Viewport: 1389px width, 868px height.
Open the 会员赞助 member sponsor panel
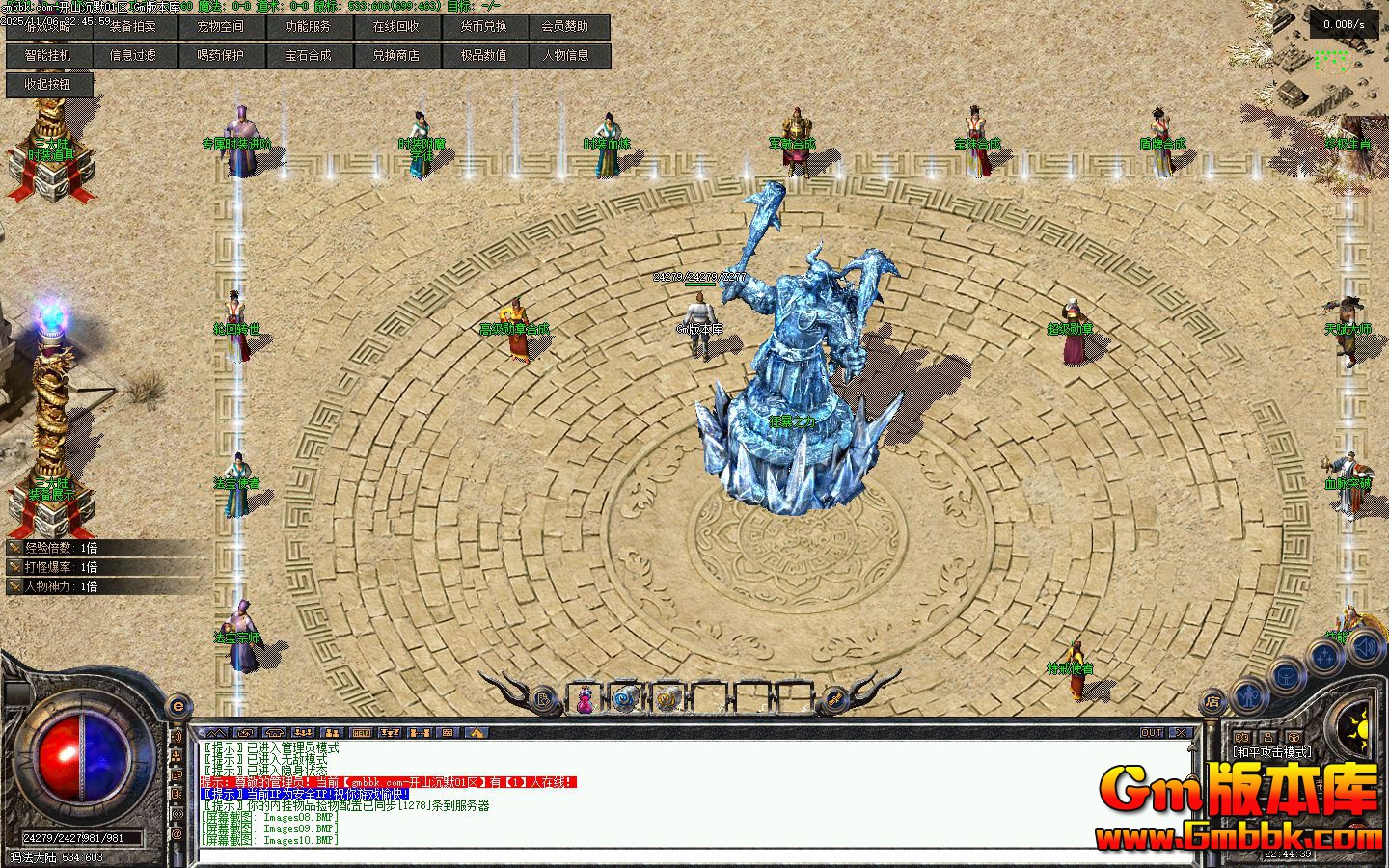(x=565, y=27)
